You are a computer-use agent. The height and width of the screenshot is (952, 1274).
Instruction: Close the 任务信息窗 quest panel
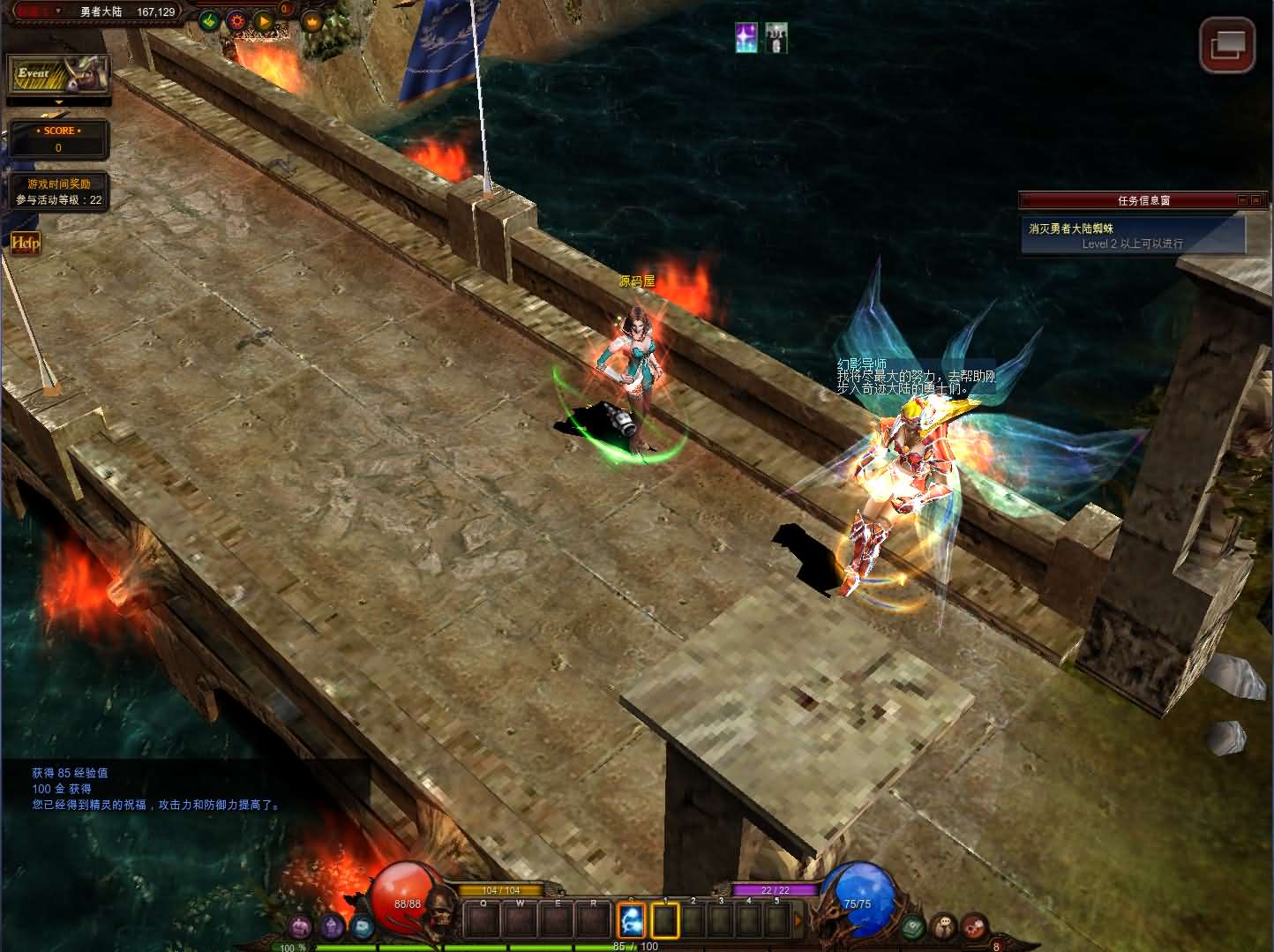[x=1256, y=200]
